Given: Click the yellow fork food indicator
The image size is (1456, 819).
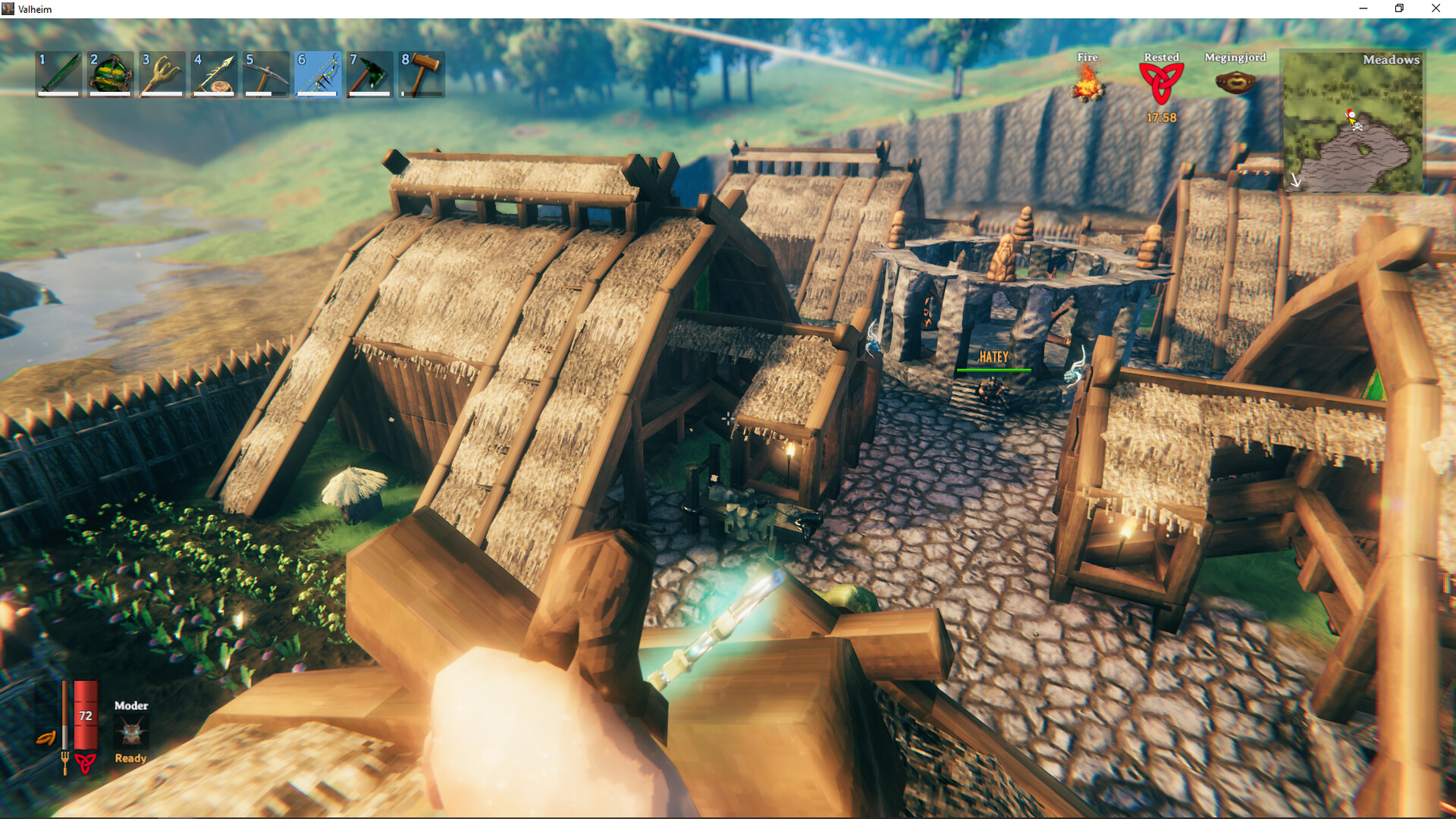Looking at the screenshot, I should point(67,764).
